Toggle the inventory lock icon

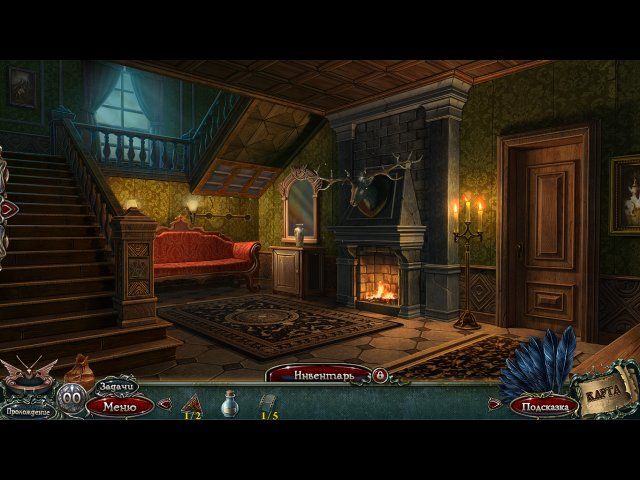pos(379,374)
